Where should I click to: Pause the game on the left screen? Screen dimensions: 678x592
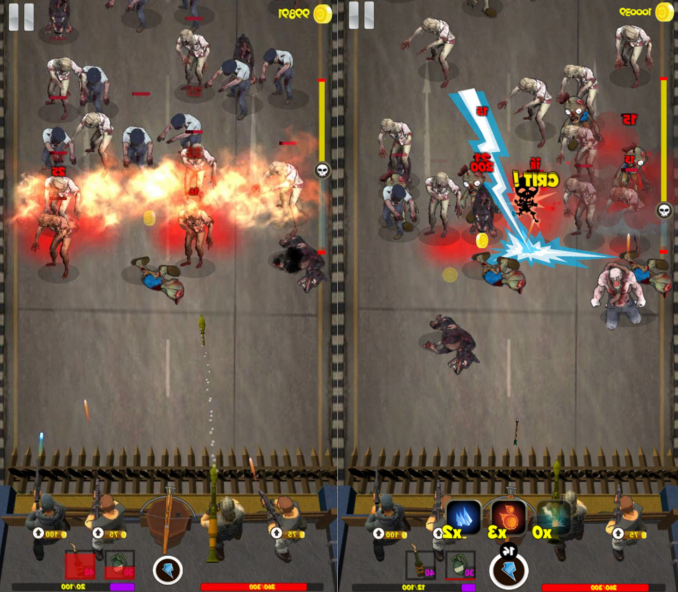click(22, 15)
